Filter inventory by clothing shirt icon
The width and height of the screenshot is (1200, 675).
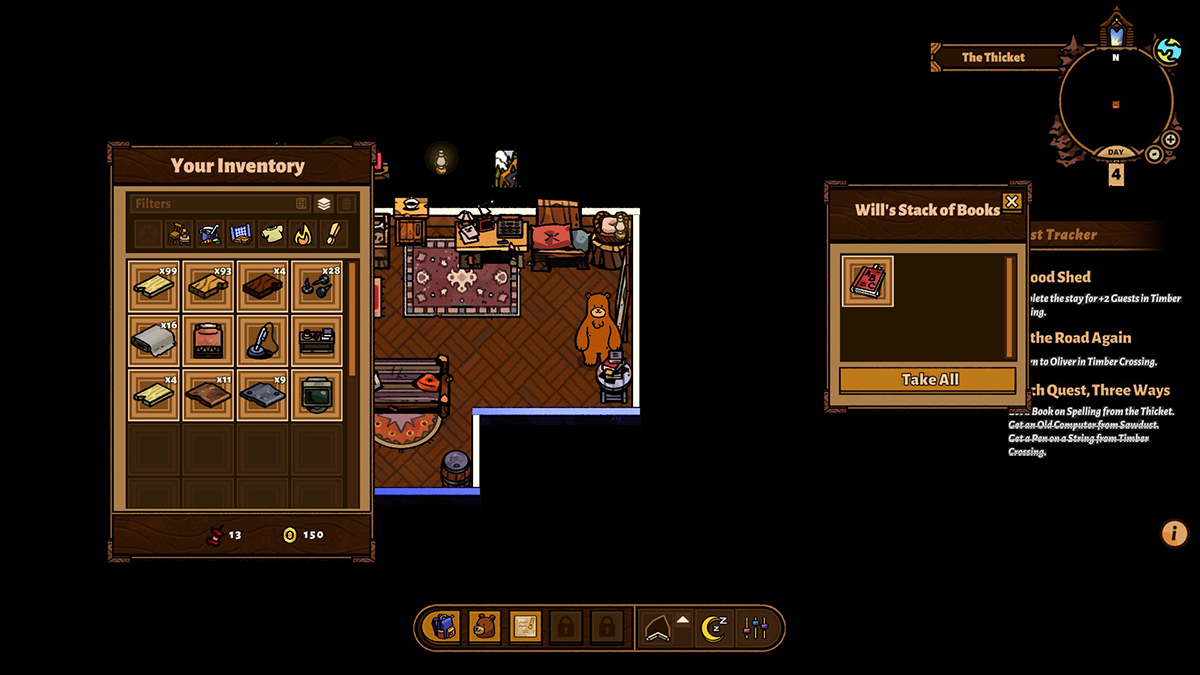tap(271, 234)
